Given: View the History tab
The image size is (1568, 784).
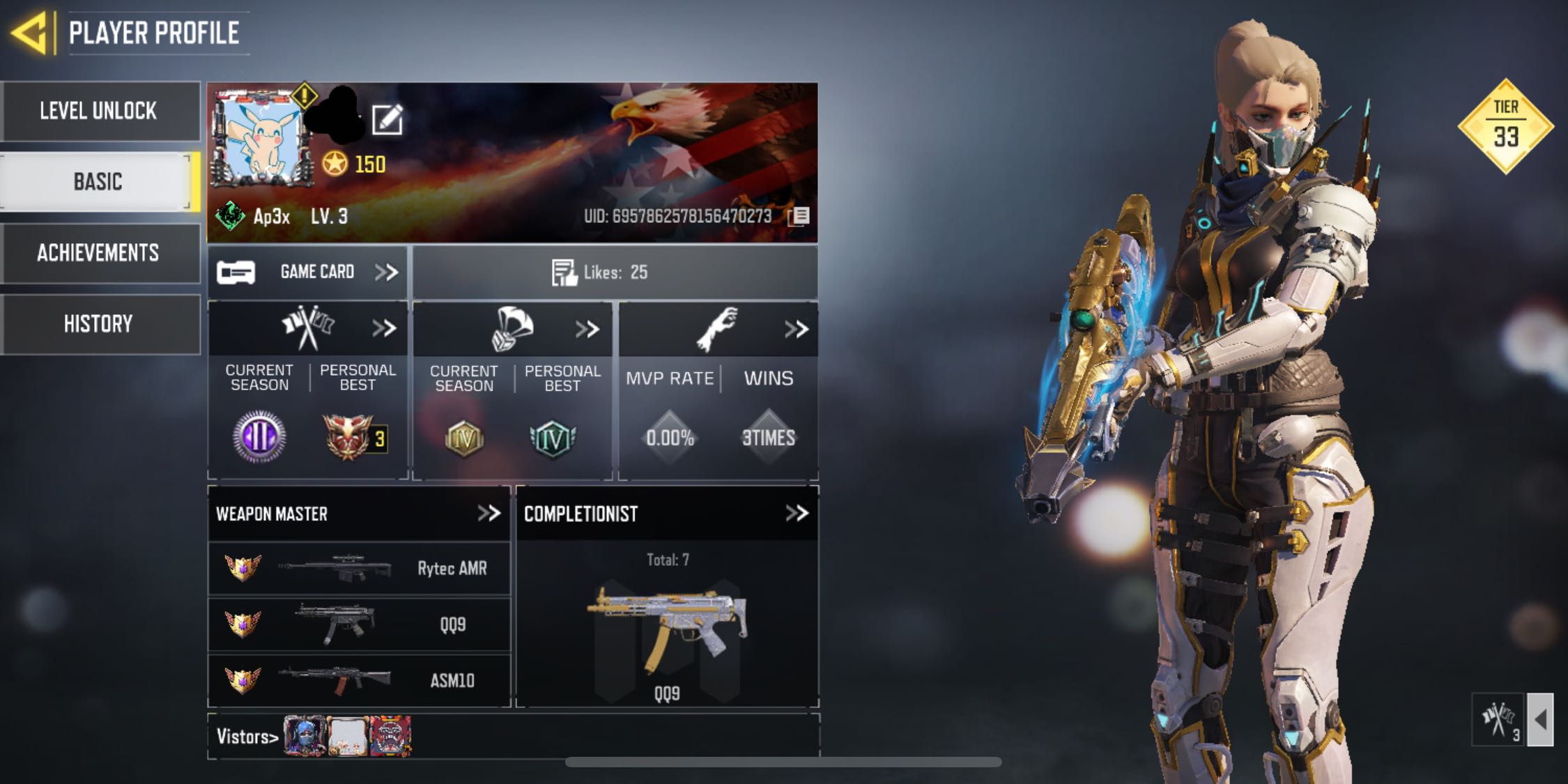Looking at the screenshot, I should pyautogui.click(x=99, y=324).
